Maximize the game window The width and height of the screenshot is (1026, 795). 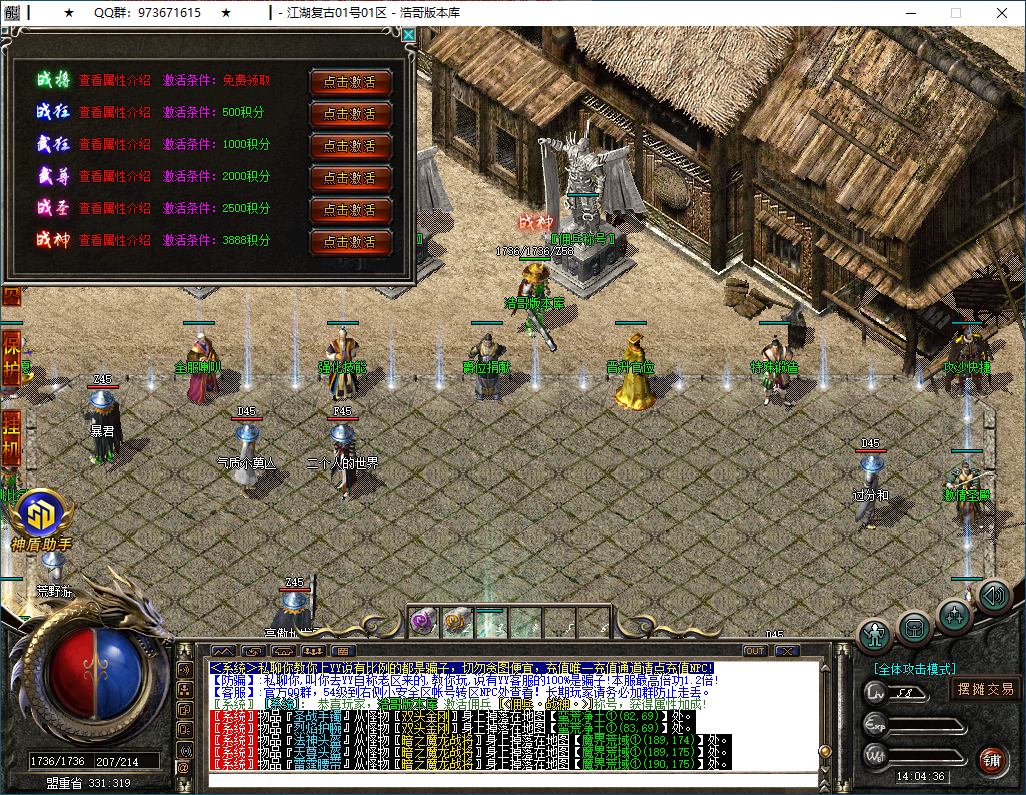955,13
